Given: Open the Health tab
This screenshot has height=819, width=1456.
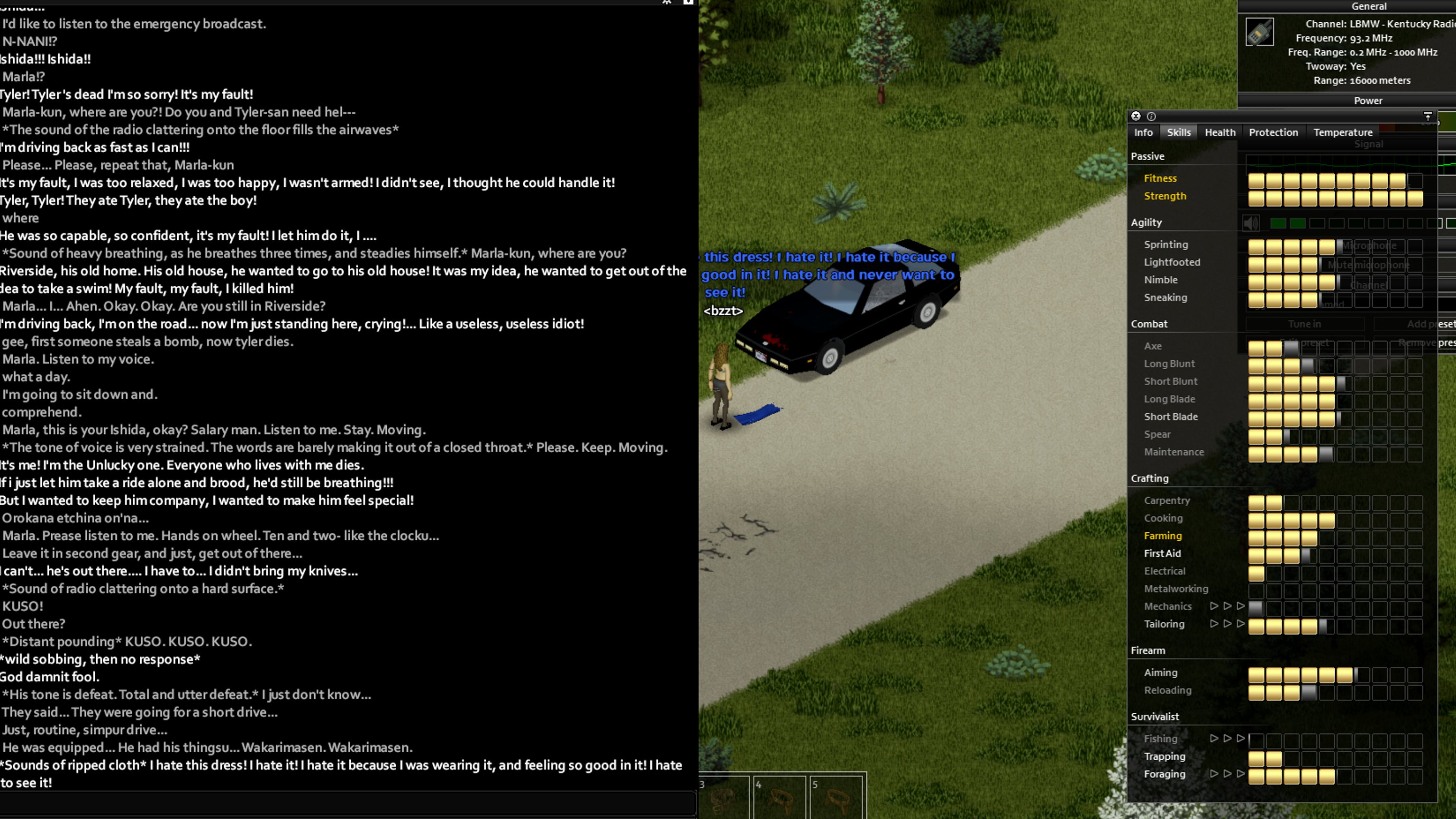Looking at the screenshot, I should coord(1220,132).
